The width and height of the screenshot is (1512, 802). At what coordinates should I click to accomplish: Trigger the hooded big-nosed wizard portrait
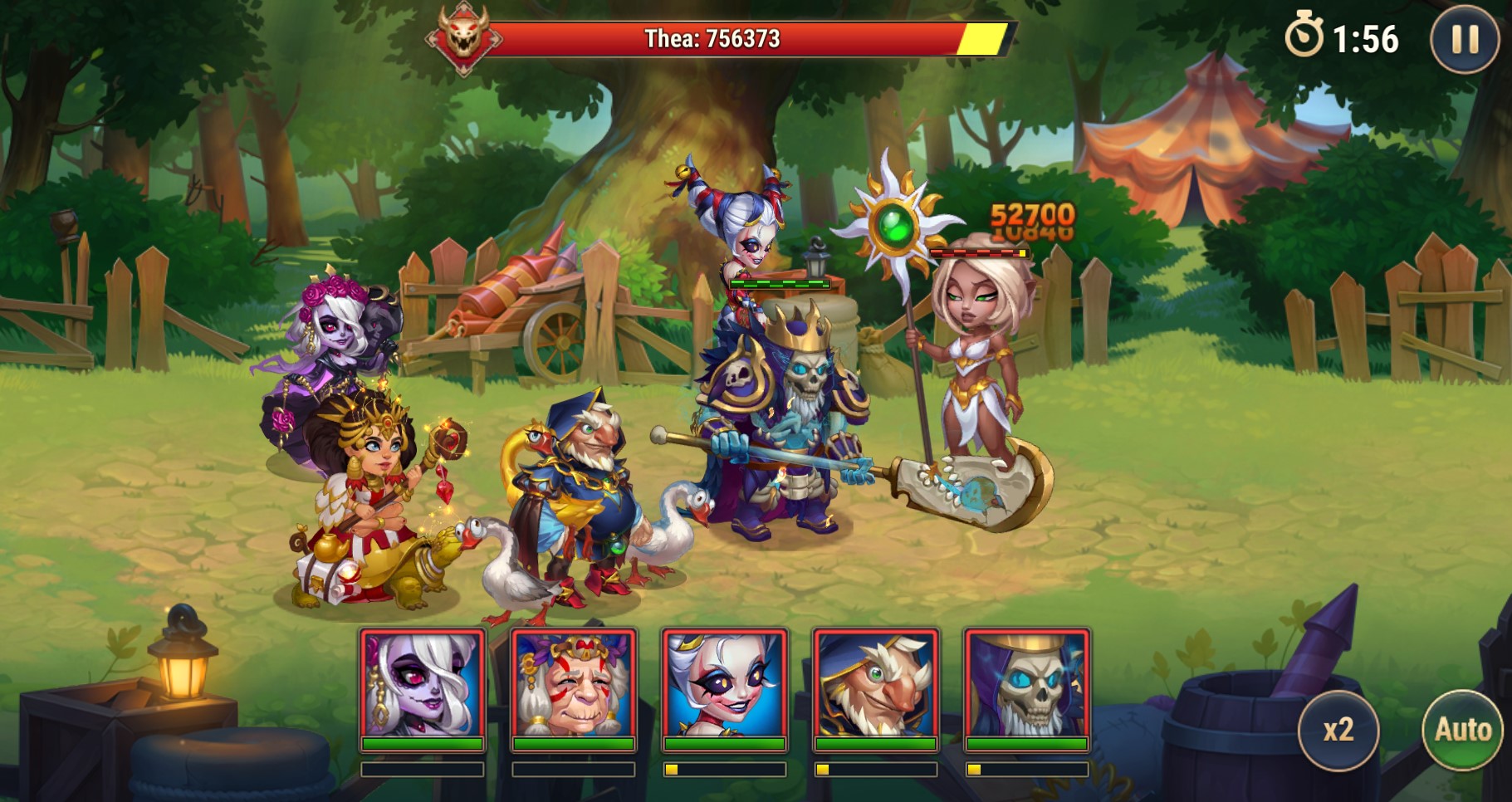click(x=876, y=684)
